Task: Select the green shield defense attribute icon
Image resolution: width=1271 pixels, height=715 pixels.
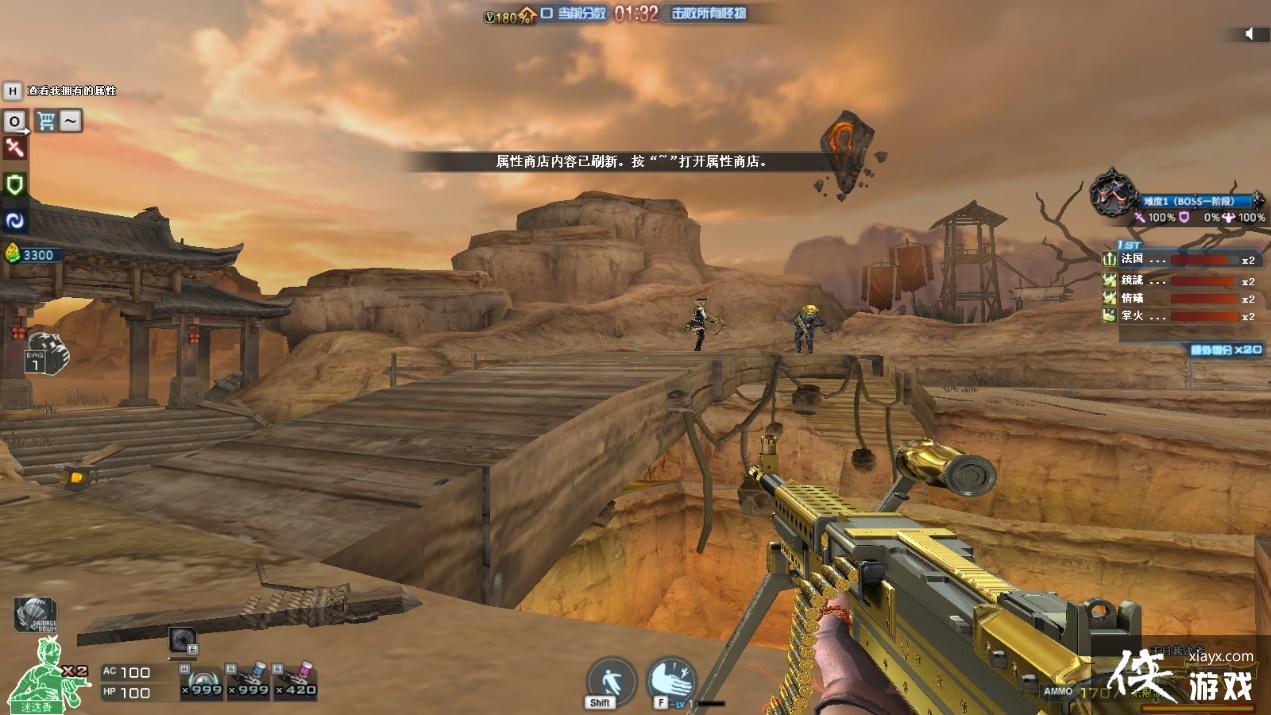Action: click(15, 184)
